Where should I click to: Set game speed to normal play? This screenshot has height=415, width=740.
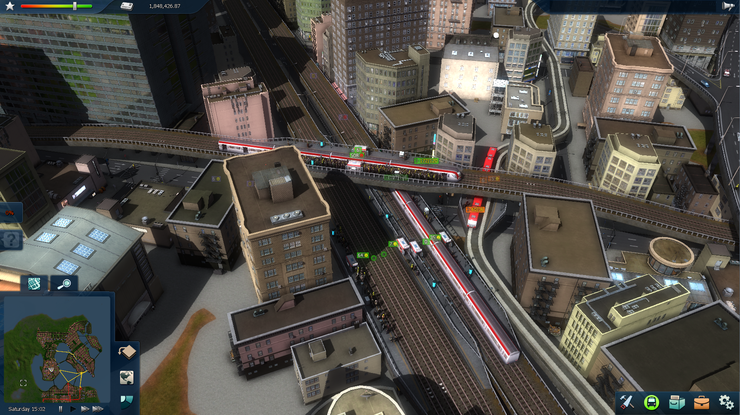click(x=72, y=408)
